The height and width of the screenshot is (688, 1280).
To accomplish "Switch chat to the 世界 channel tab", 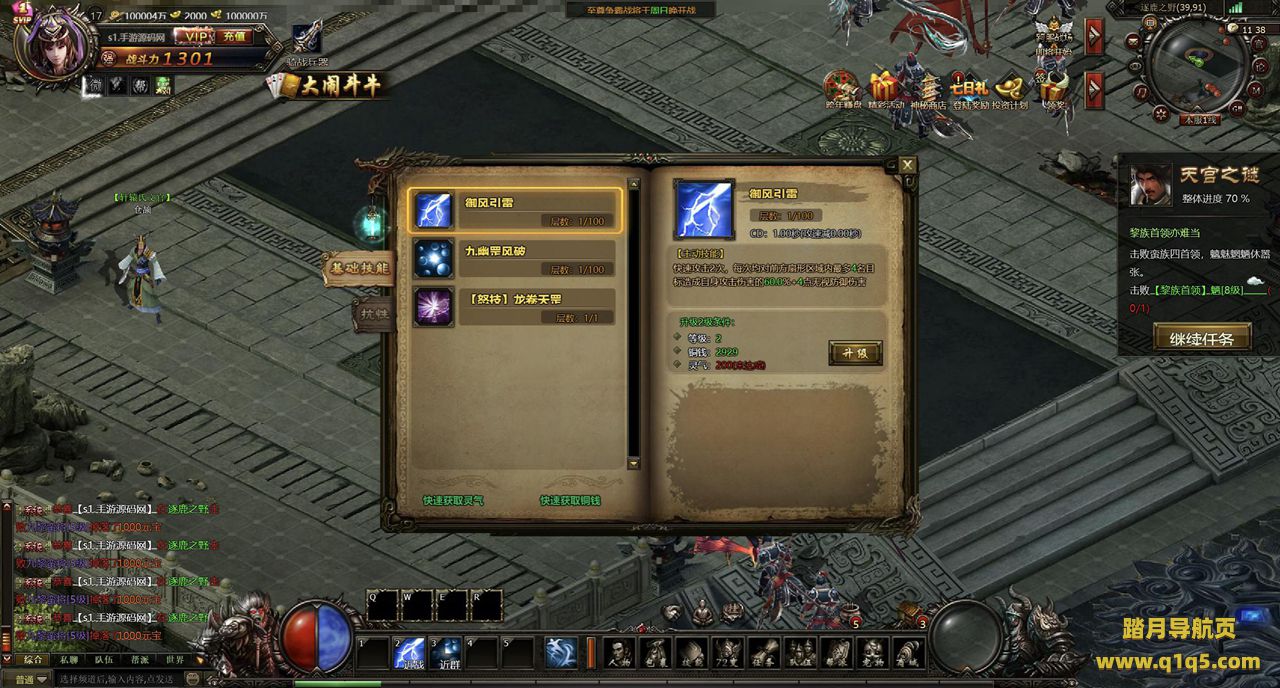I will [174, 660].
